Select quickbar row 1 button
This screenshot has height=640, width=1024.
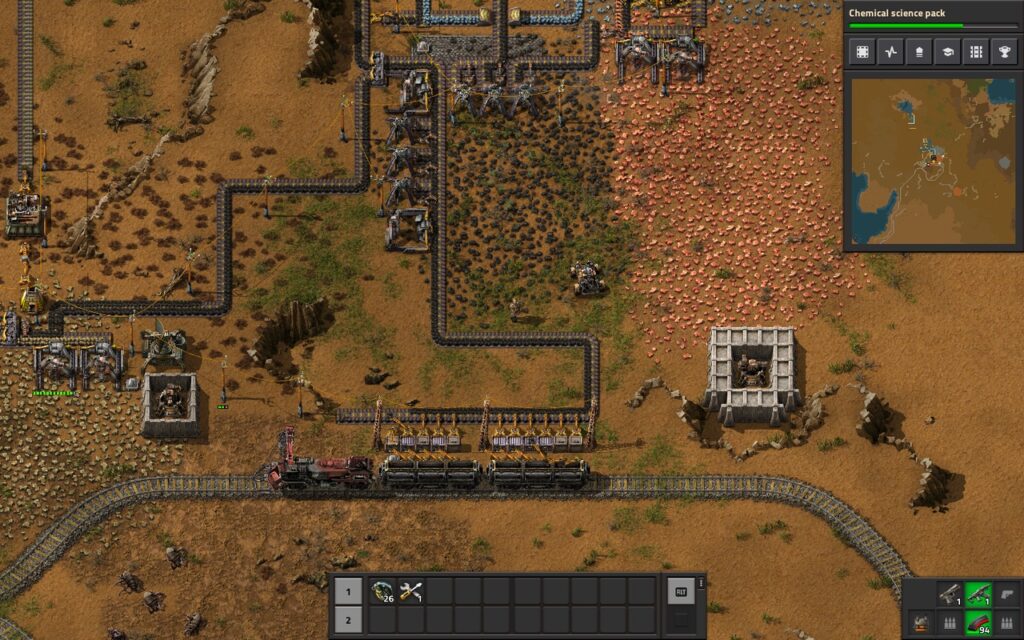click(348, 591)
